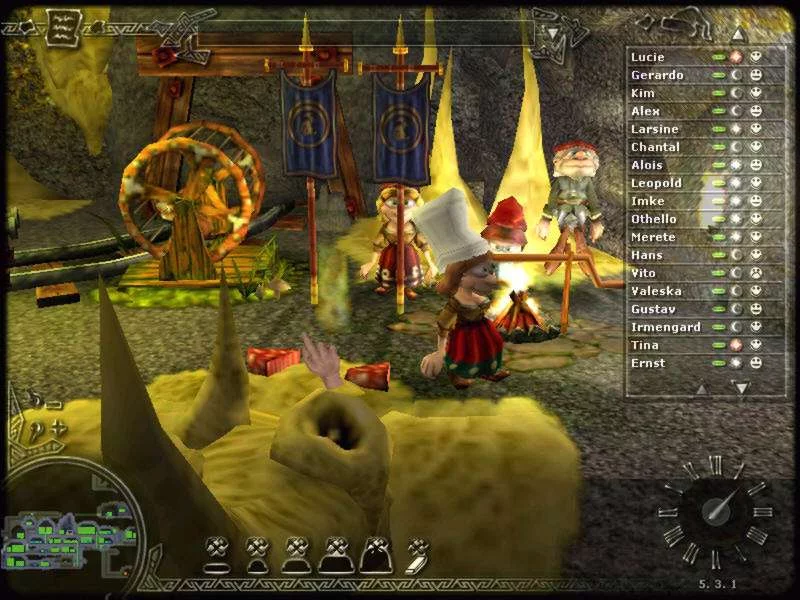Viewport: 800px width, 600px height.
Task: Select the pickaxe with eraser tool
Action: (x=417, y=554)
